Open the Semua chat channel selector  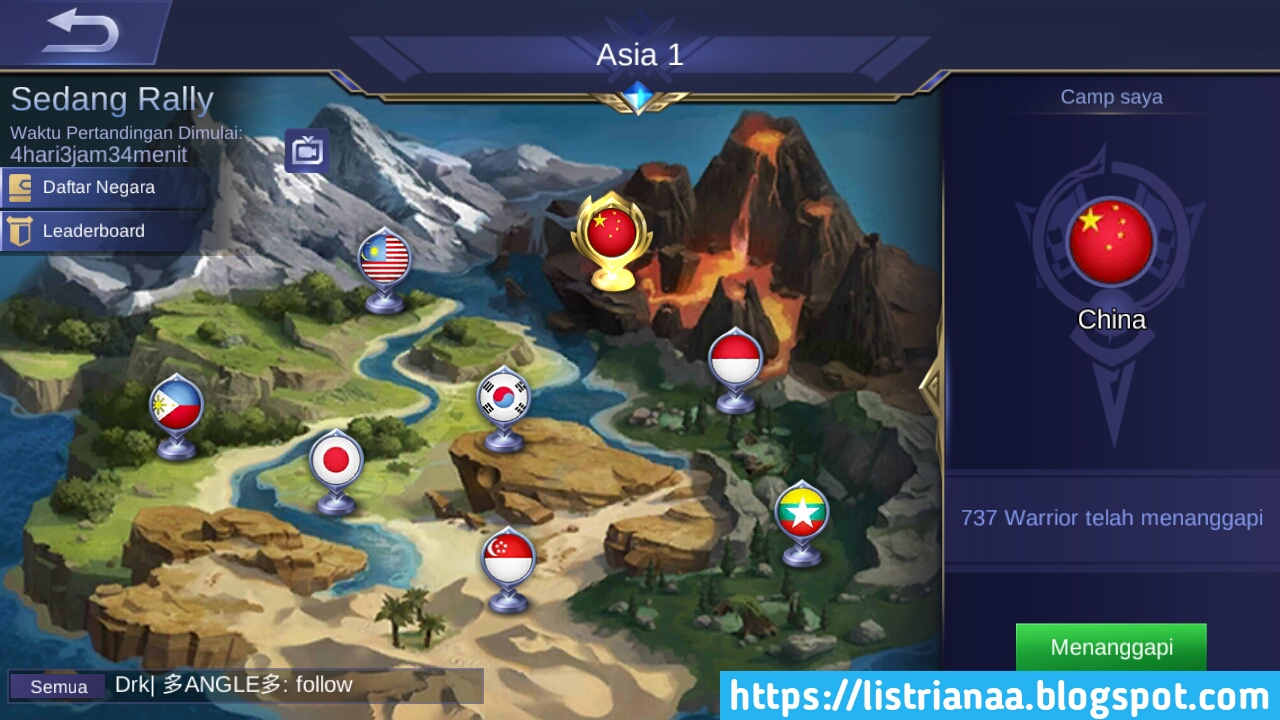click(x=57, y=687)
